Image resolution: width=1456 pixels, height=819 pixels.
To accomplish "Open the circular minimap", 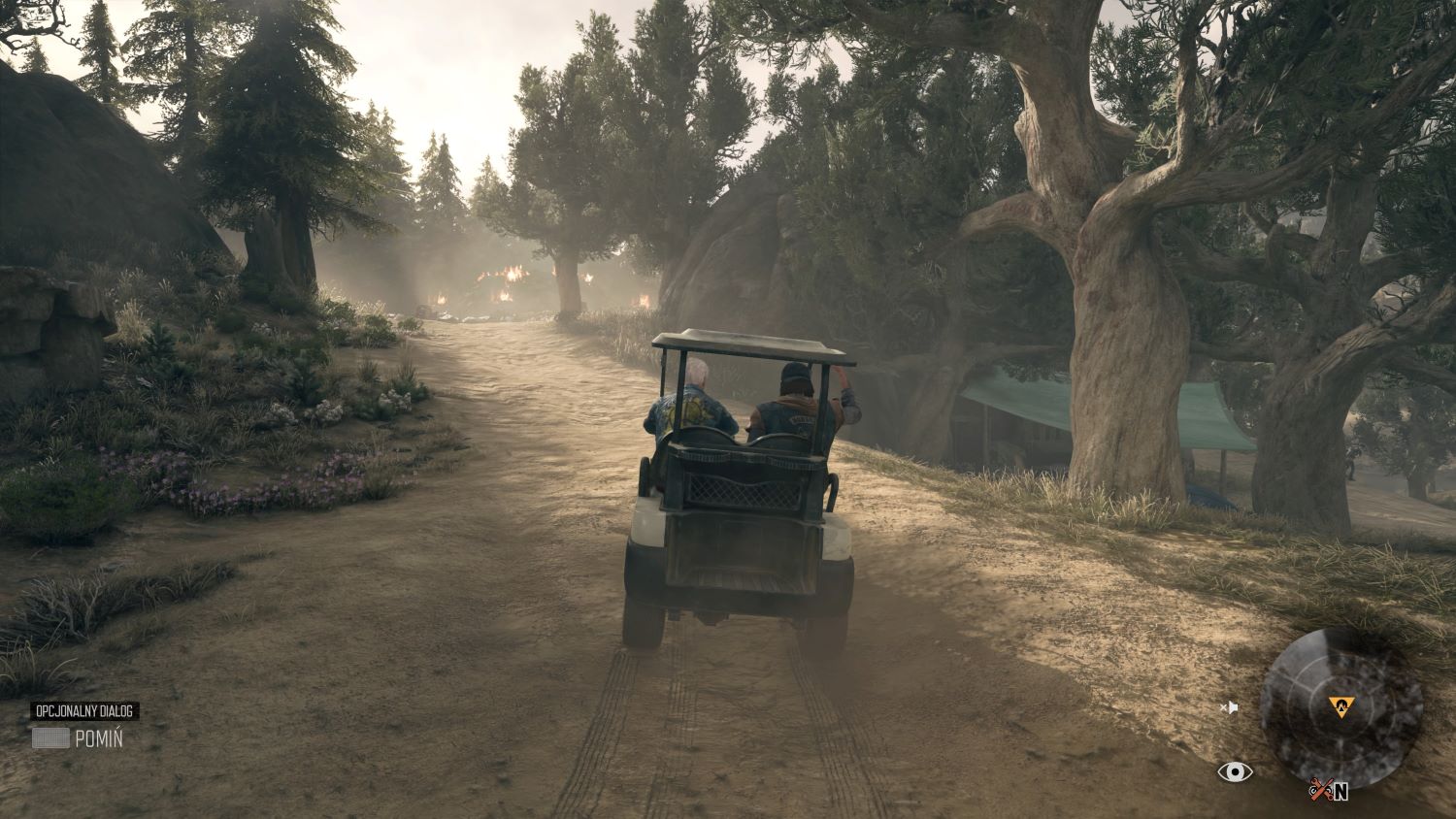I will [x=1340, y=707].
